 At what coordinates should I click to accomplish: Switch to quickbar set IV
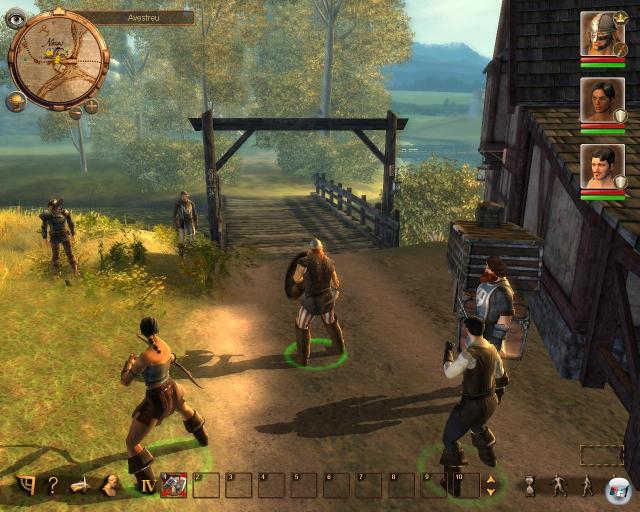click(x=147, y=487)
